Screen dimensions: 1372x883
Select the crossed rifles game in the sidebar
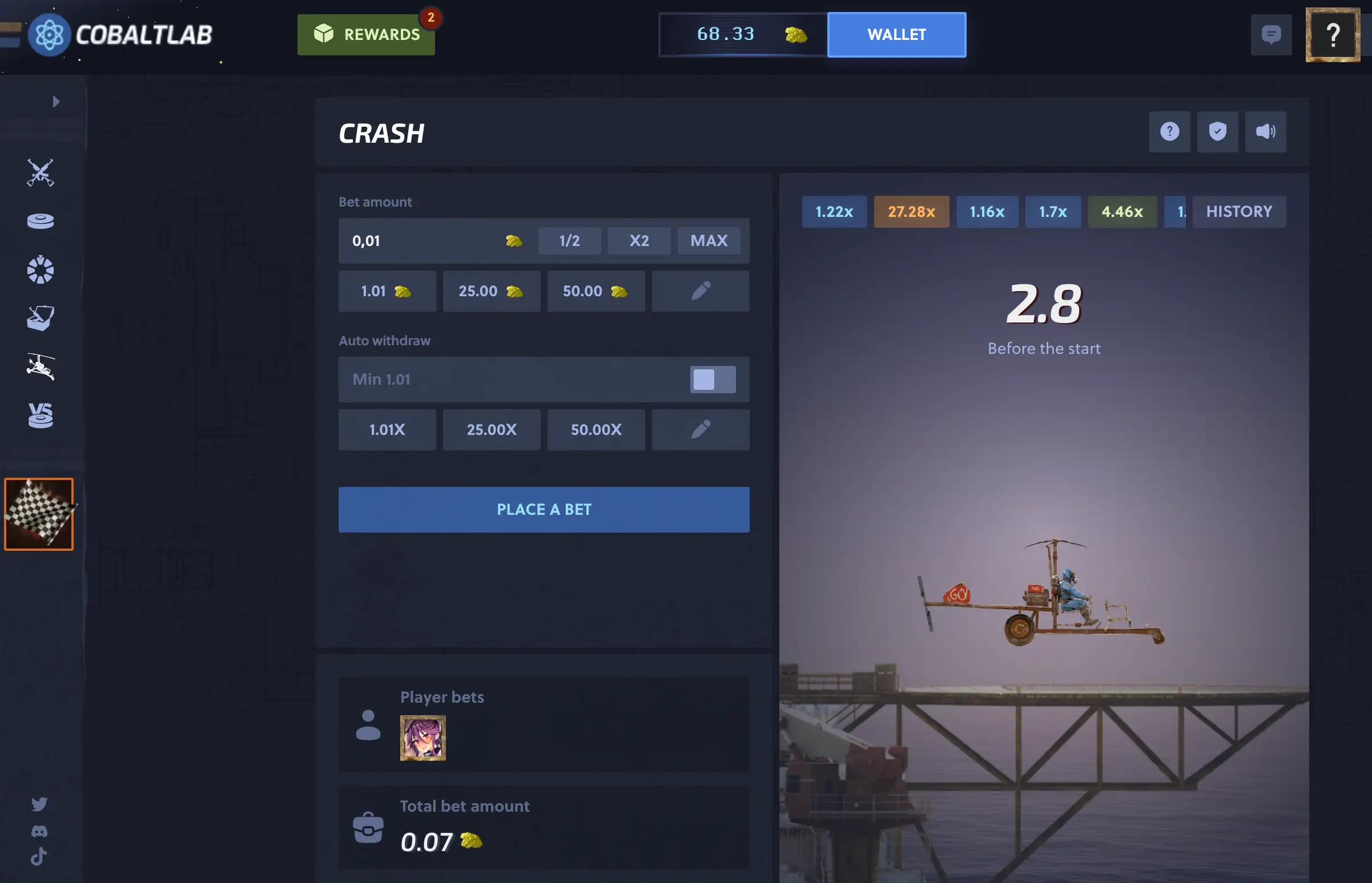click(41, 172)
